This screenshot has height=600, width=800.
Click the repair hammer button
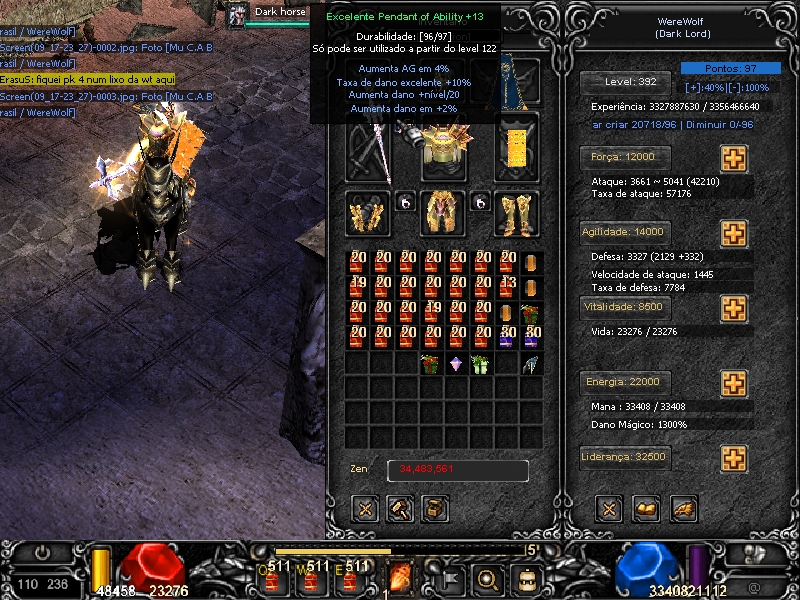pos(401,509)
